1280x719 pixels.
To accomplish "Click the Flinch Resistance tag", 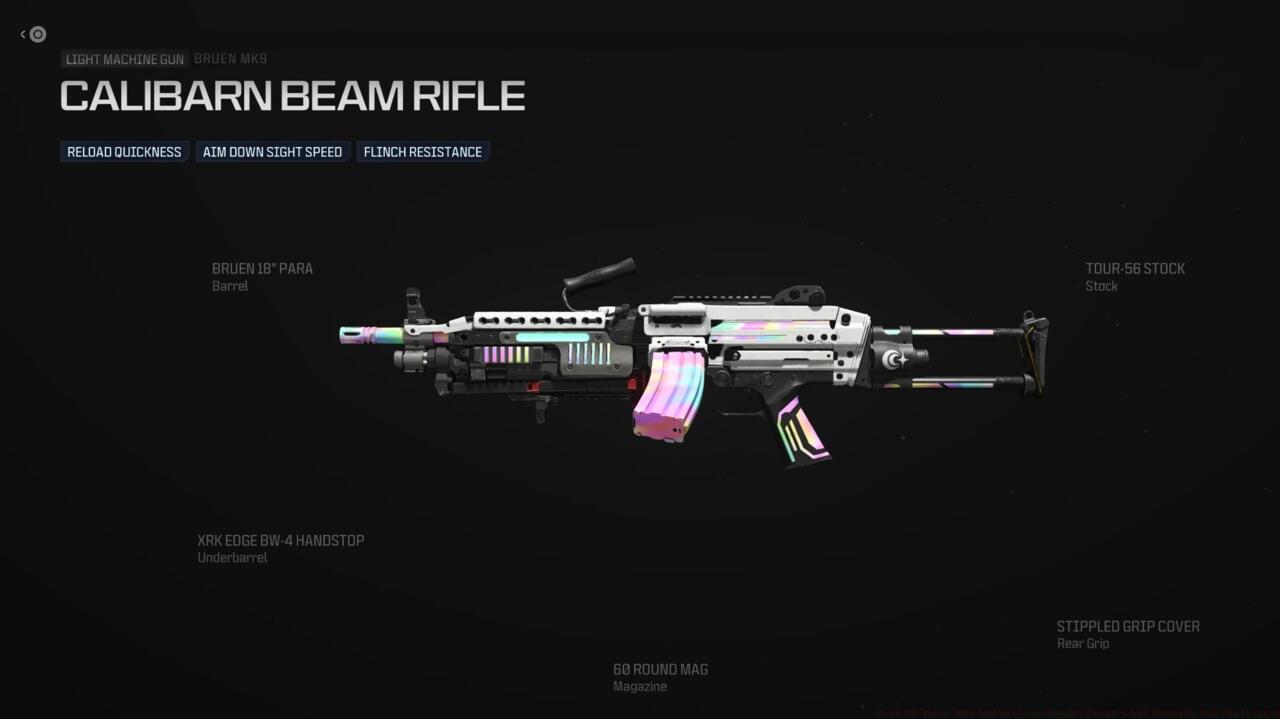I will [x=422, y=152].
